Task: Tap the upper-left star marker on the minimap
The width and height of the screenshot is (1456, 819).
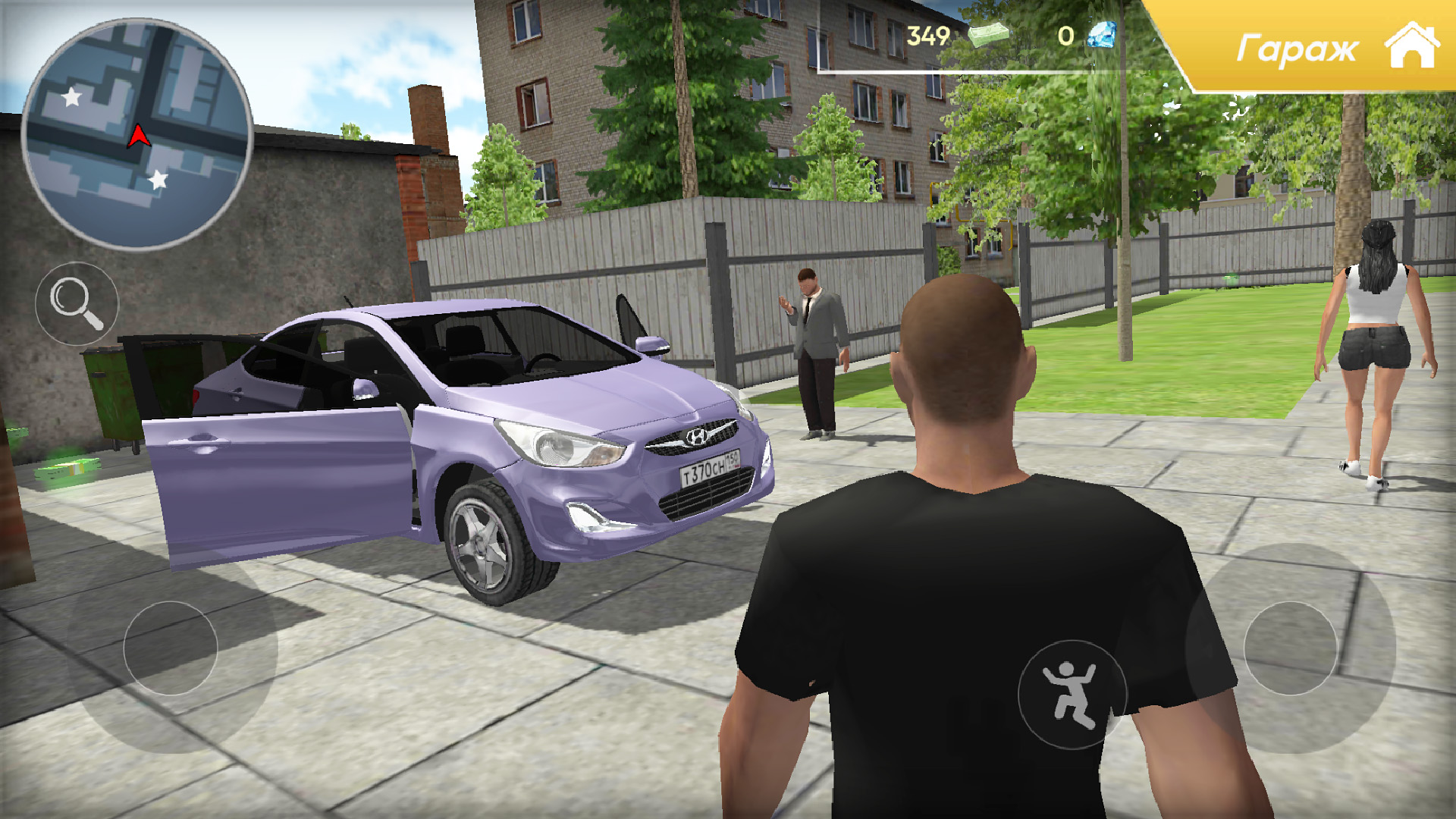Action: pyautogui.click(x=70, y=96)
